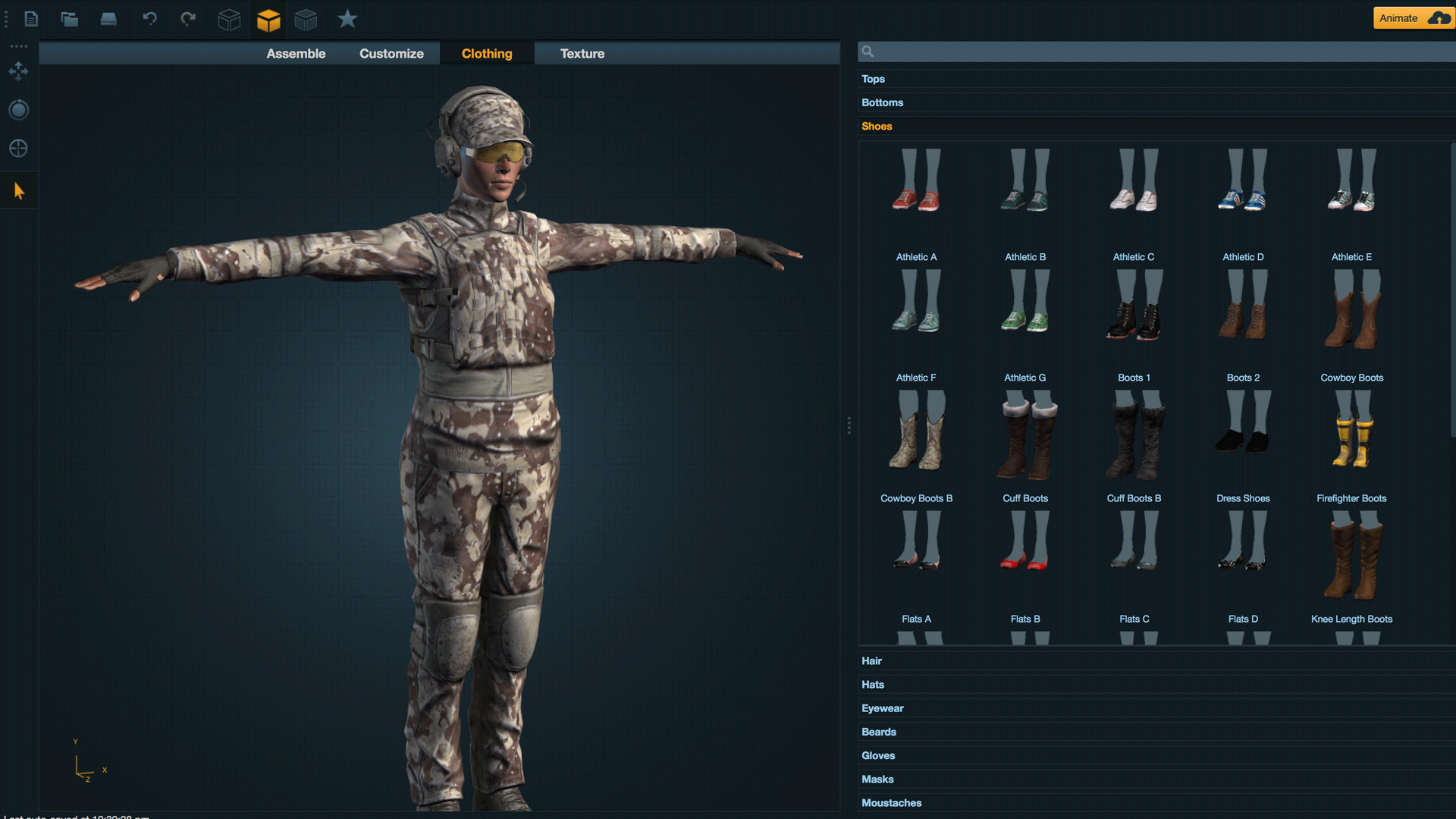Create a new character file
Viewport: 1456px width, 819px height.
click(x=31, y=19)
